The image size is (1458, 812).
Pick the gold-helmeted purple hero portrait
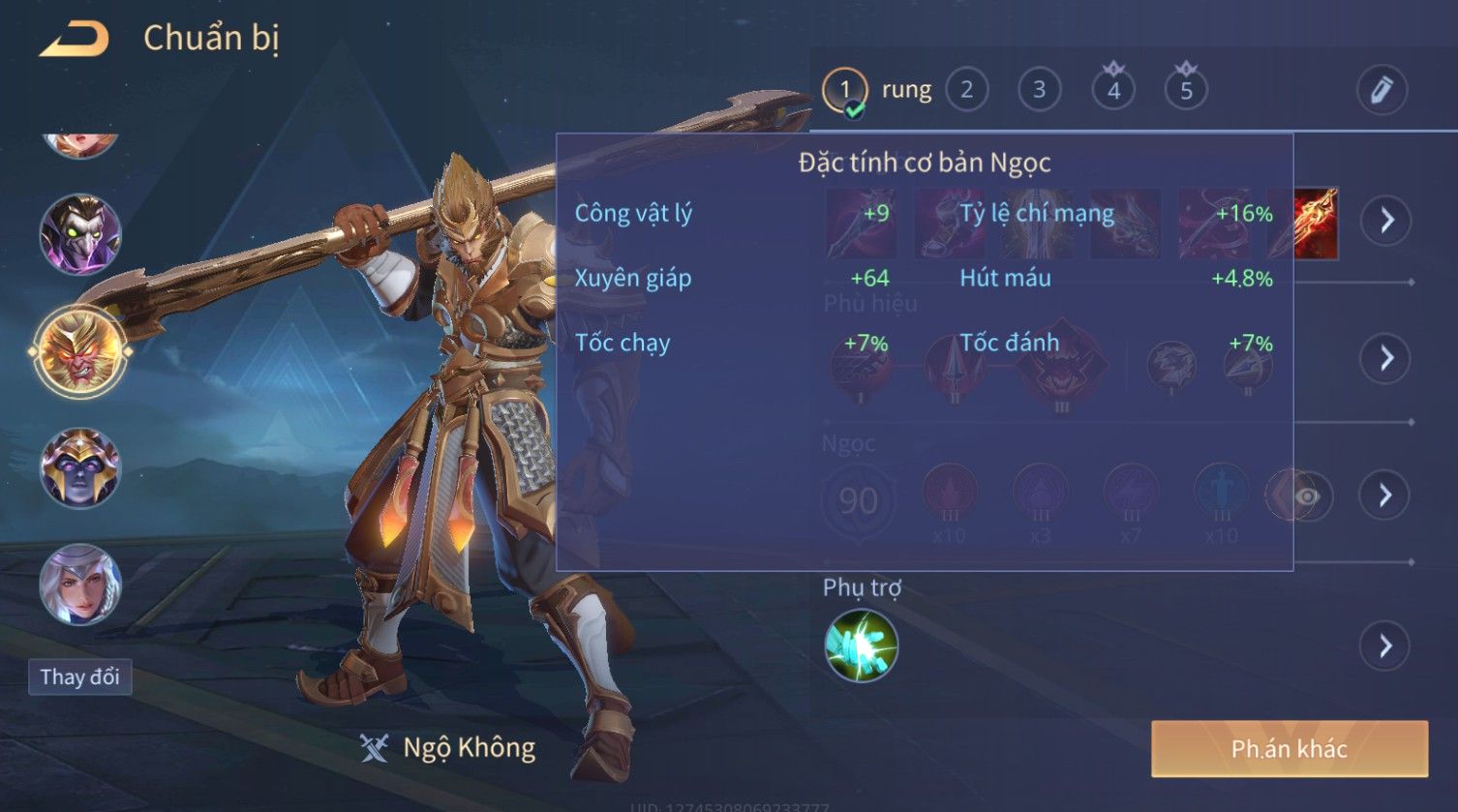tap(80, 468)
